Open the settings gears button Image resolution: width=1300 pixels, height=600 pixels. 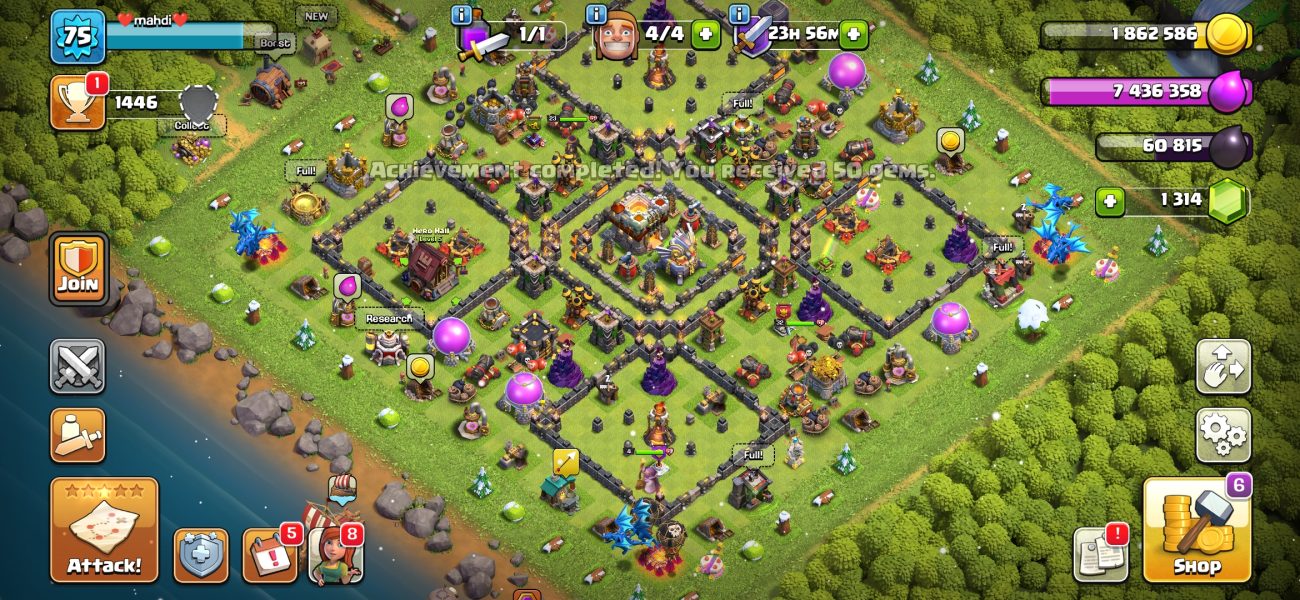(1223, 435)
